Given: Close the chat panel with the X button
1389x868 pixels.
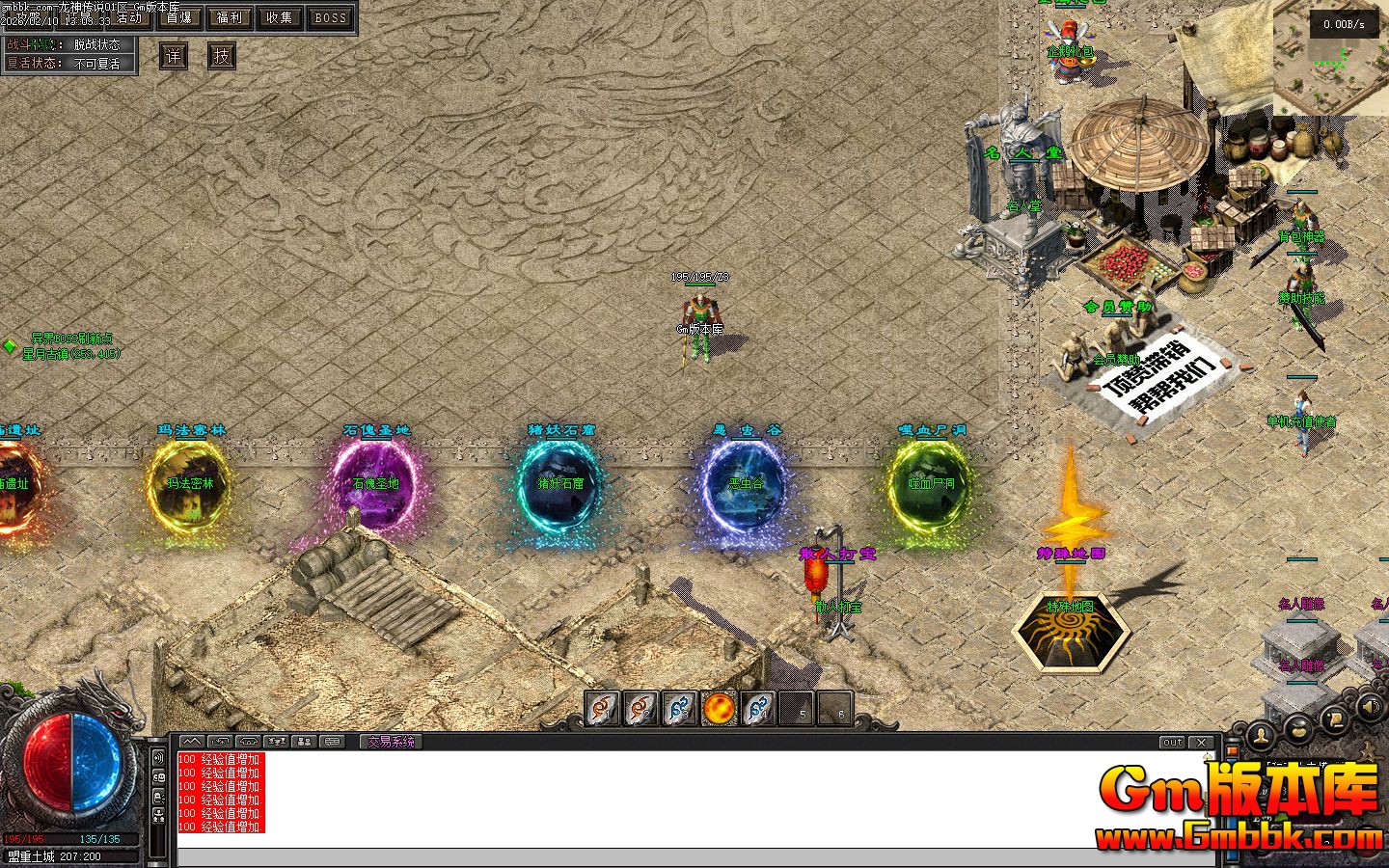Looking at the screenshot, I should coord(1201,742).
